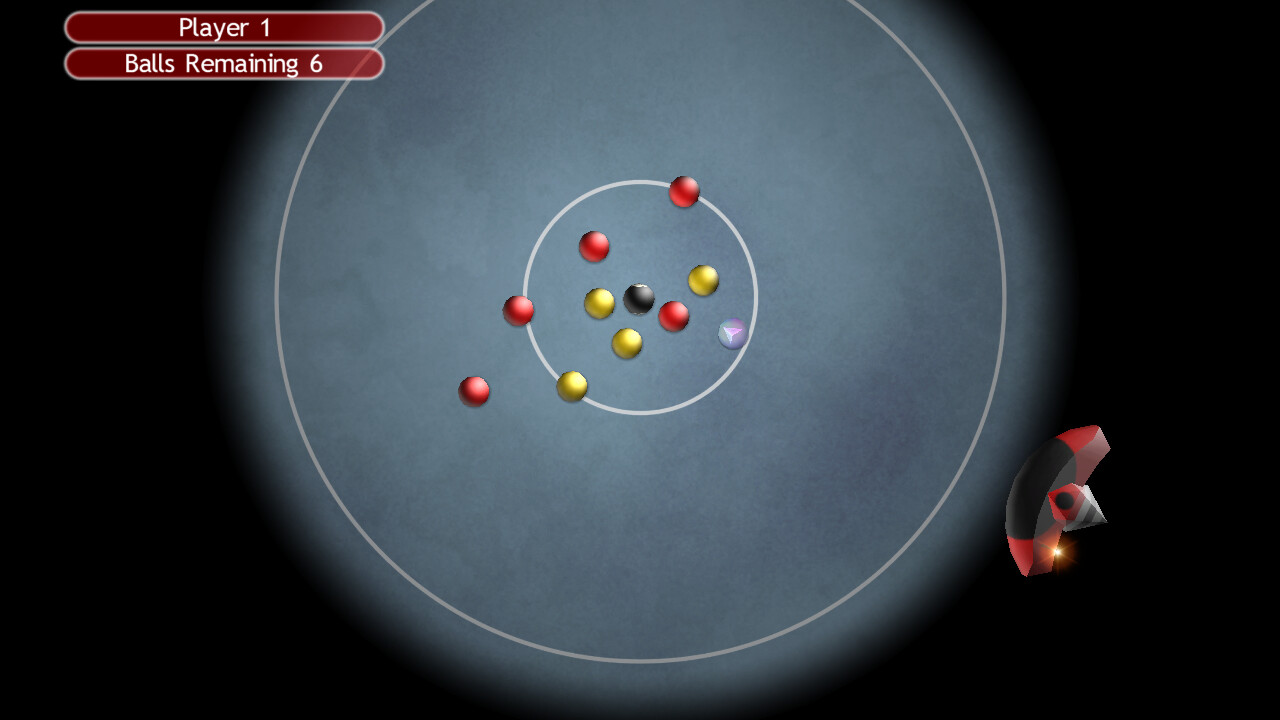The image size is (1280, 720).
Task: Click the yellow ball directly below the black ball
Action: coord(625,342)
